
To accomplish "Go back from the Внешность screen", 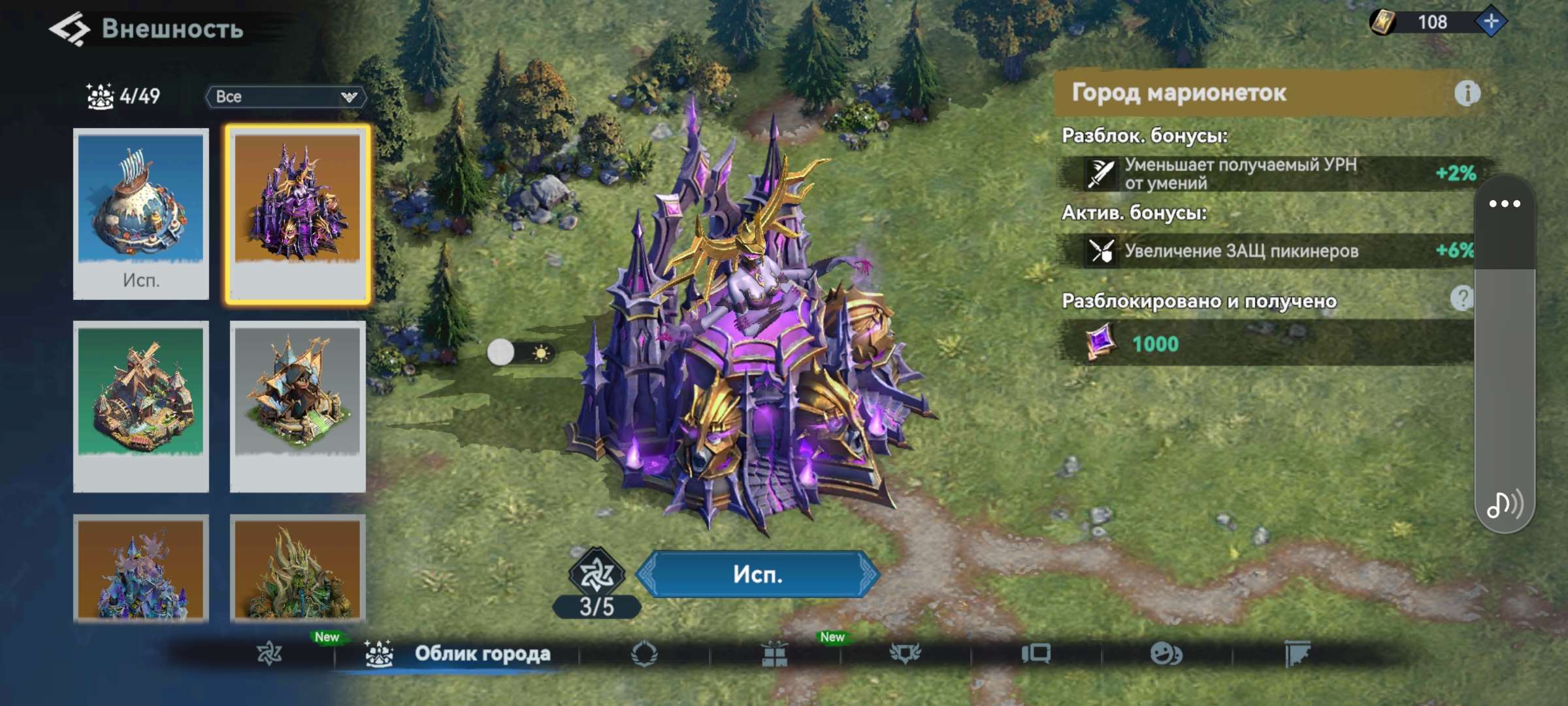I will click(x=70, y=29).
